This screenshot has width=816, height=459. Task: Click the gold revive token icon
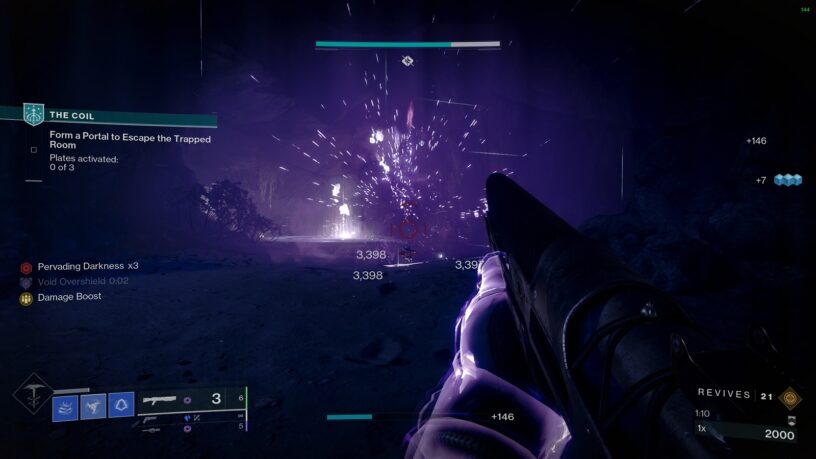point(790,396)
